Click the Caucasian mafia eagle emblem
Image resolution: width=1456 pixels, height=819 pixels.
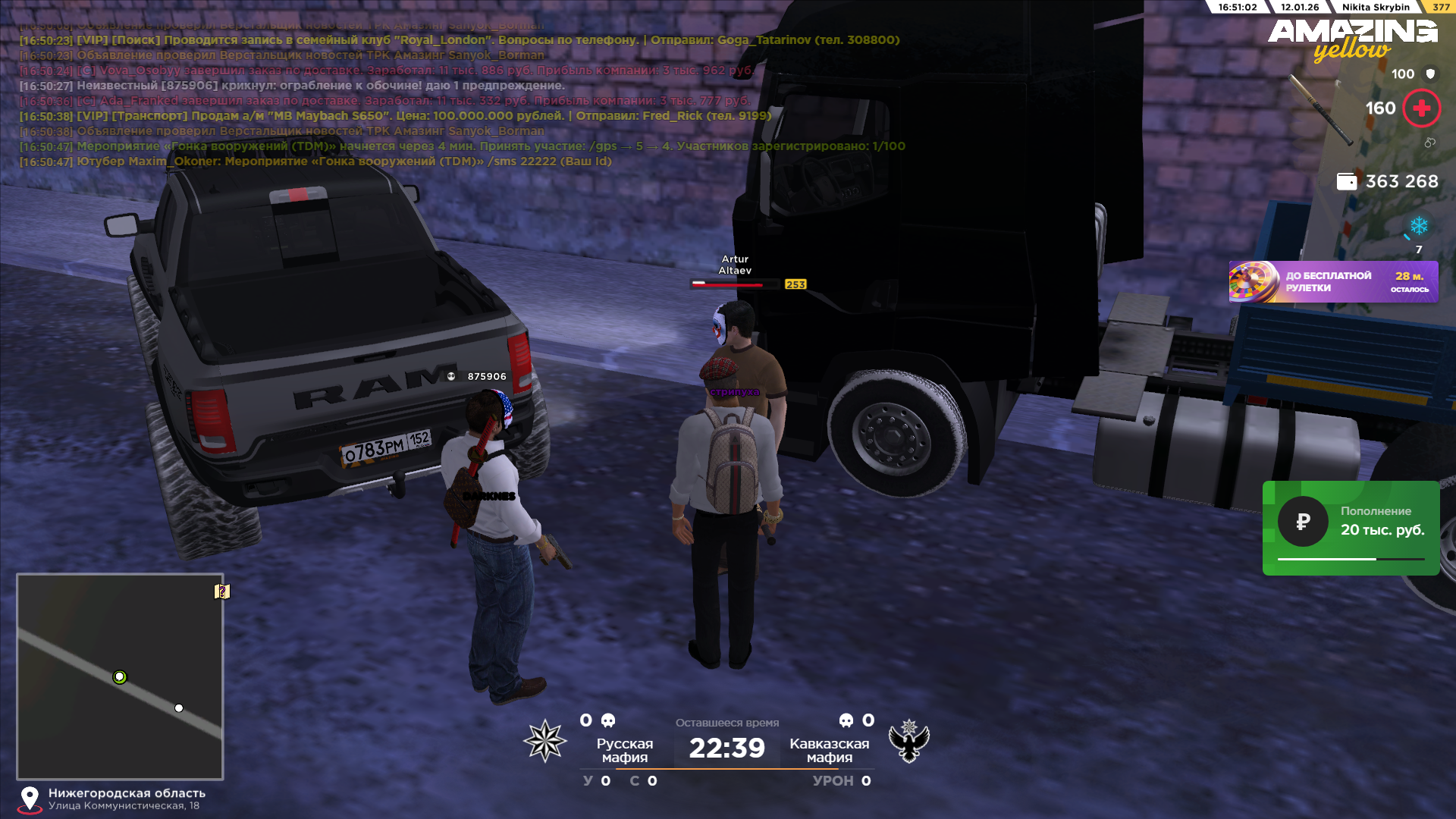(x=908, y=741)
